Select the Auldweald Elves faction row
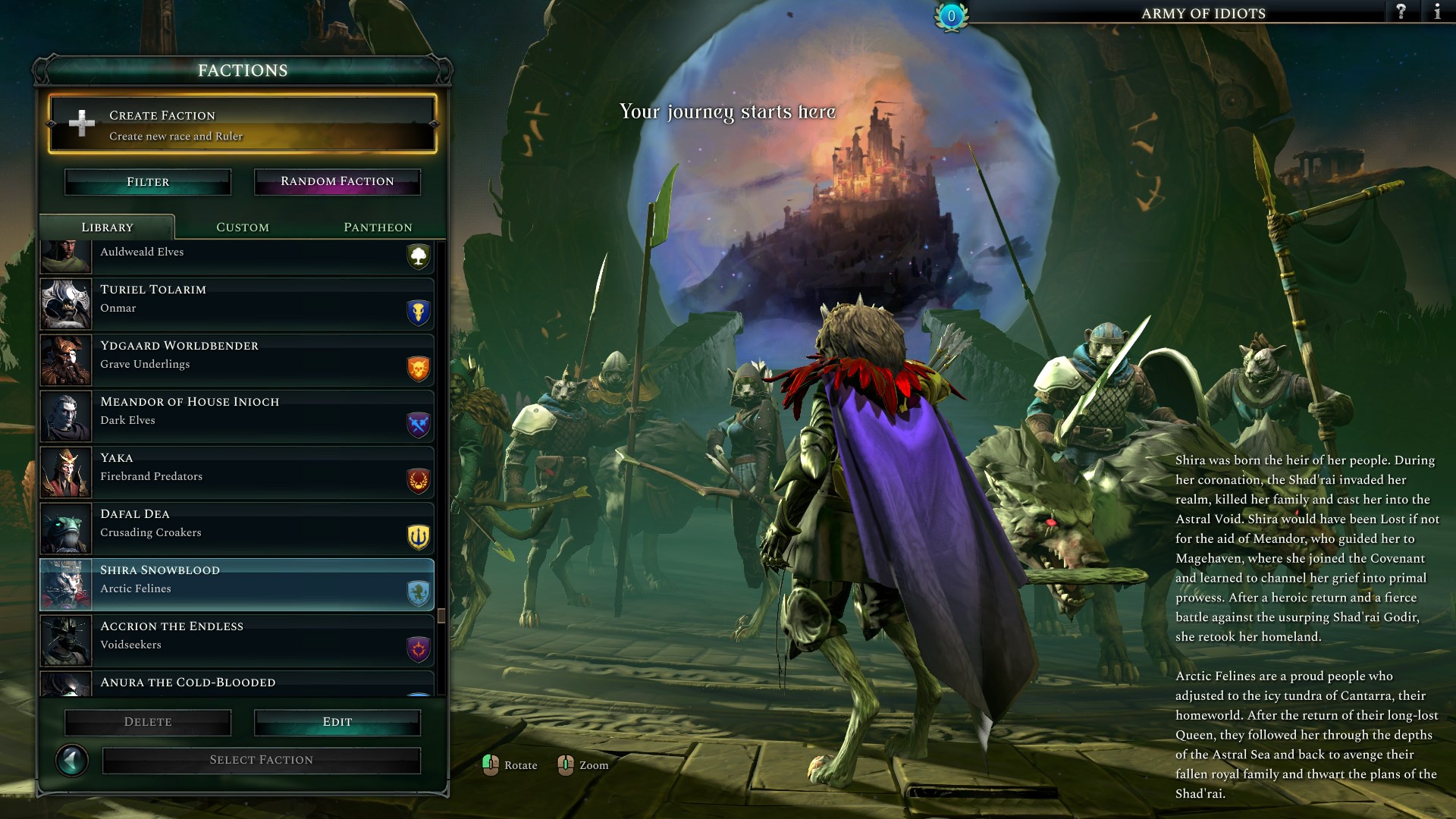Image resolution: width=1456 pixels, height=819 pixels. 237,256
